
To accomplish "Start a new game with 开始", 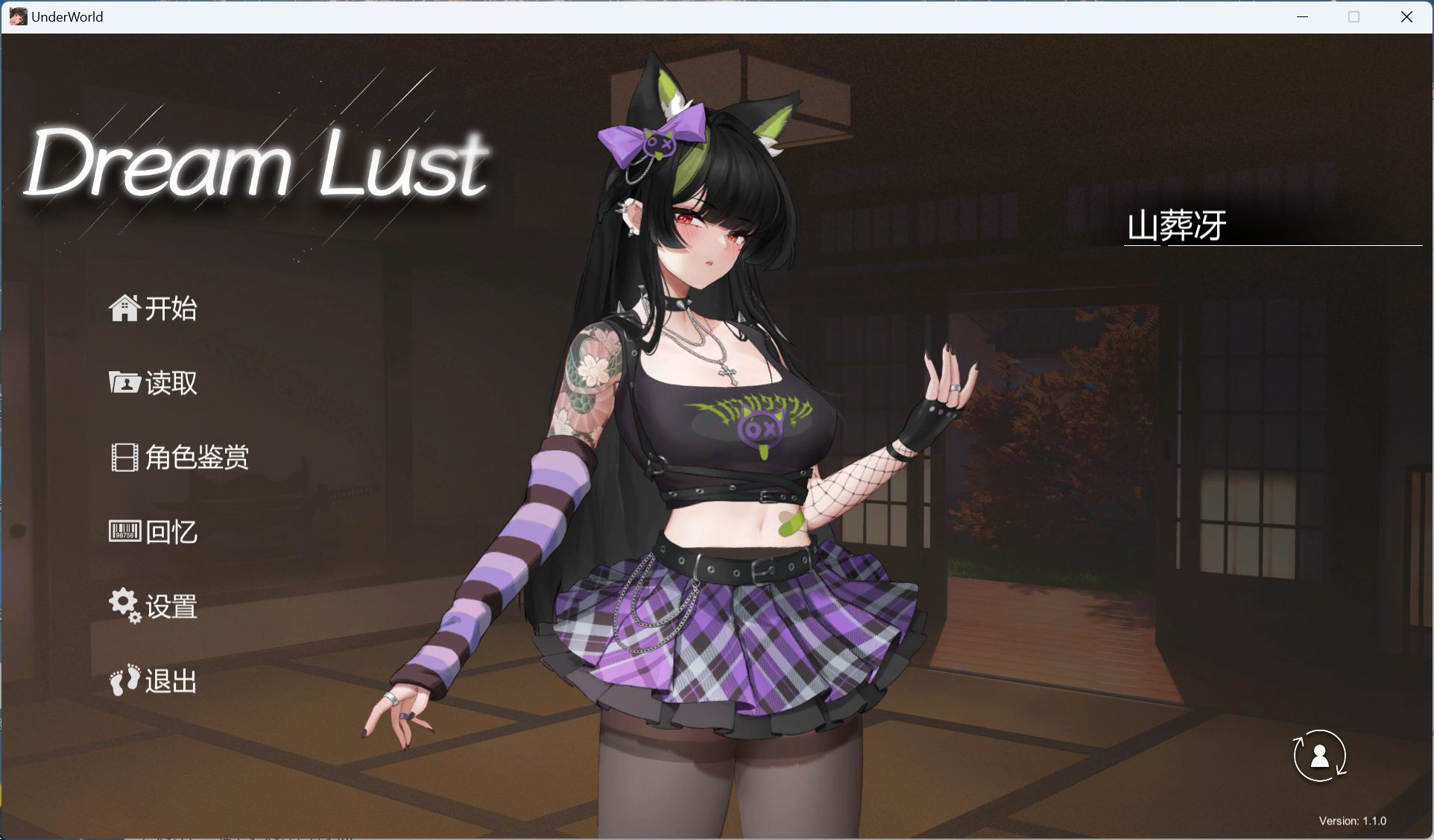I will 171,309.
